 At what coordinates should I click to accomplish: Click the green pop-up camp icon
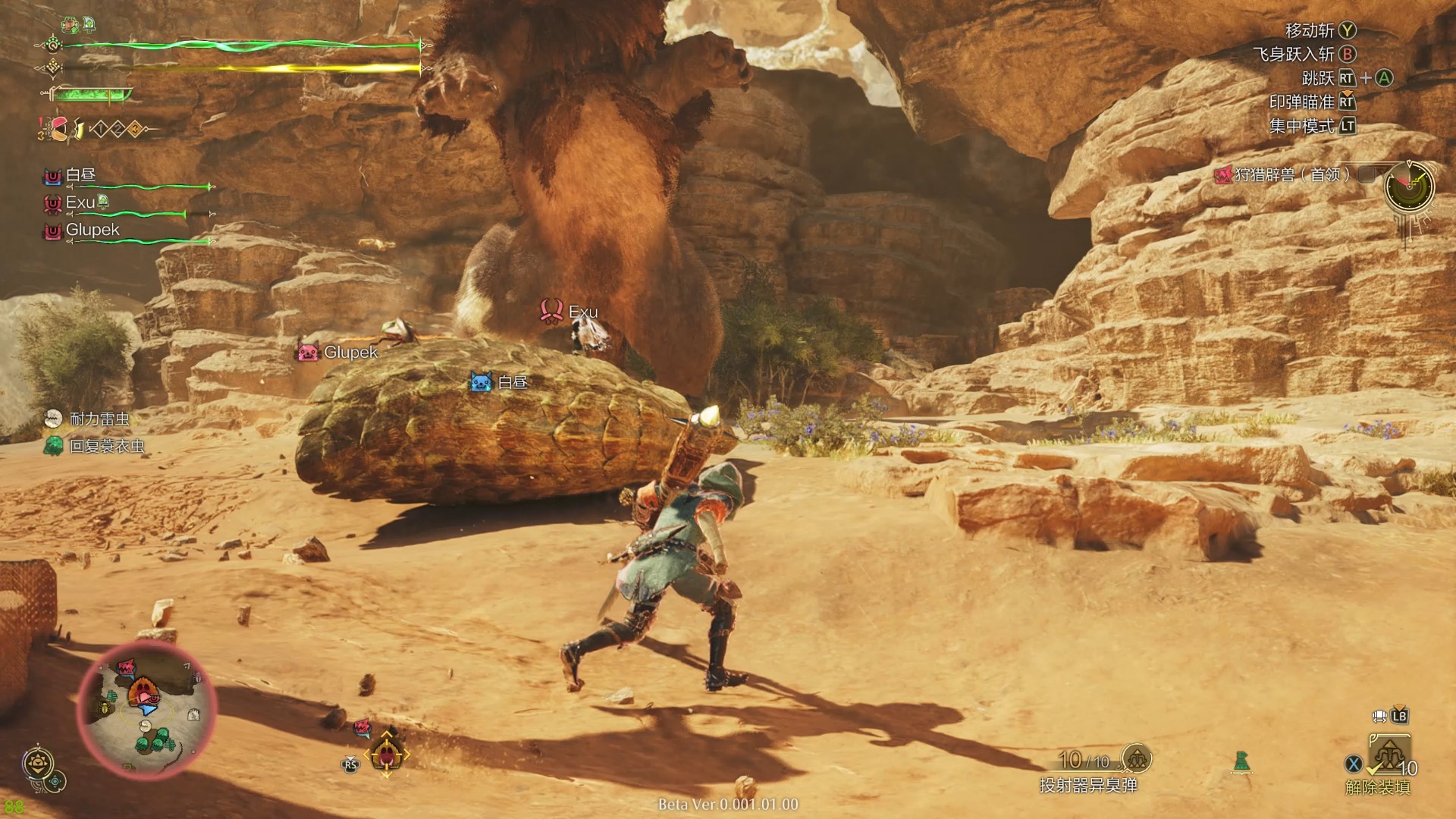pos(1241,761)
